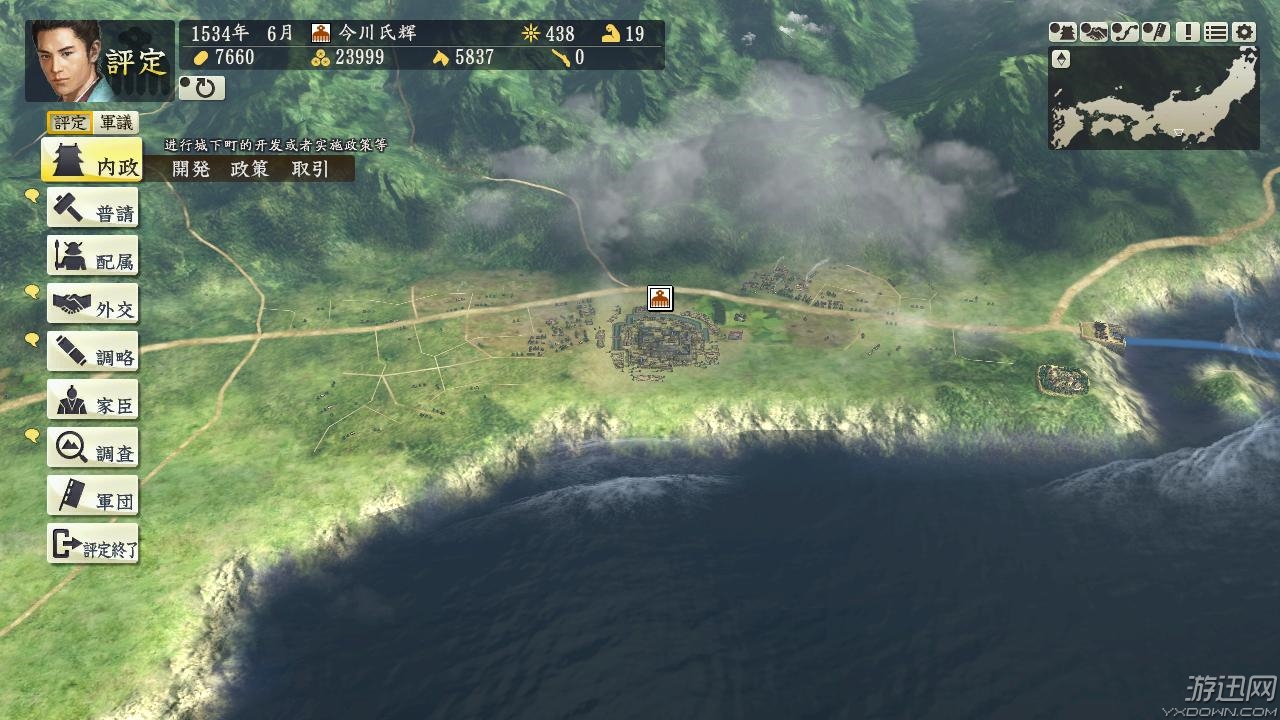The image size is (1280, 720).
Task: Toggle the handshake diplomacy map filter
Action: click(x=1094, y=32)
